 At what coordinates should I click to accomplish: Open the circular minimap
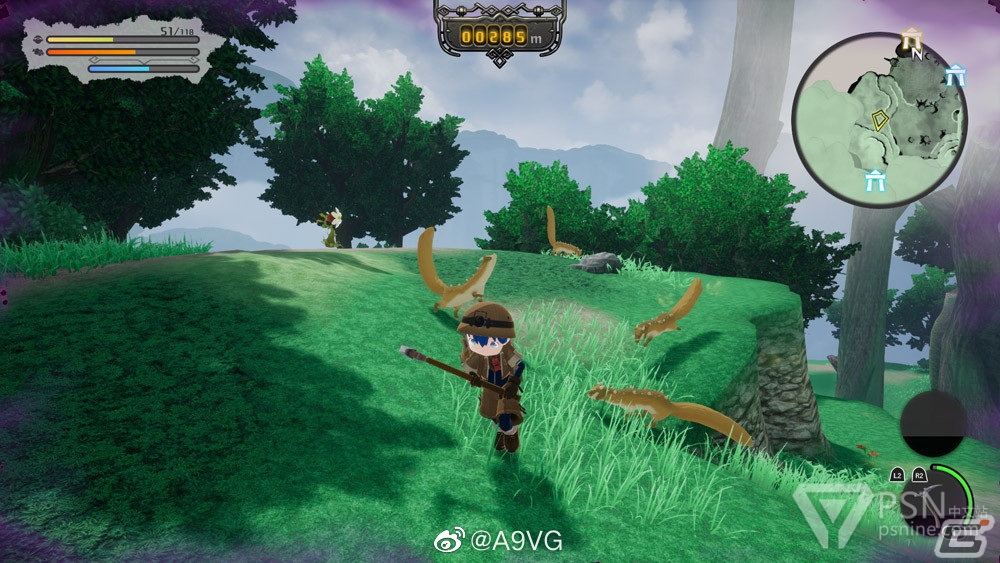pos(881,120)
